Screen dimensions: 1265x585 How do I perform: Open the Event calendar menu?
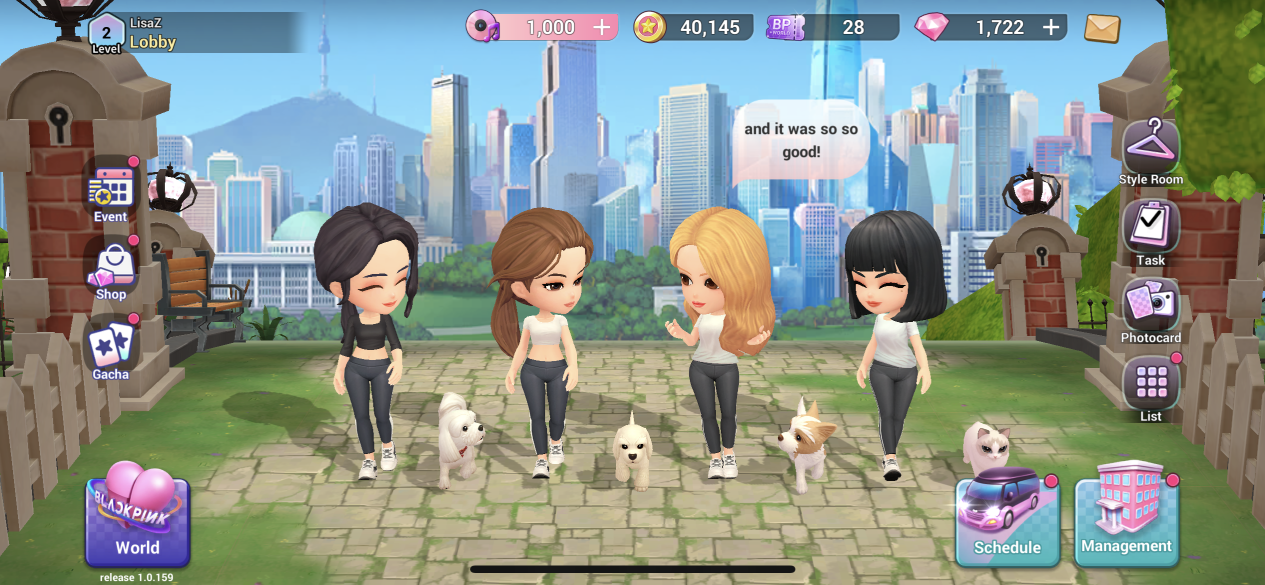[111, 190]
